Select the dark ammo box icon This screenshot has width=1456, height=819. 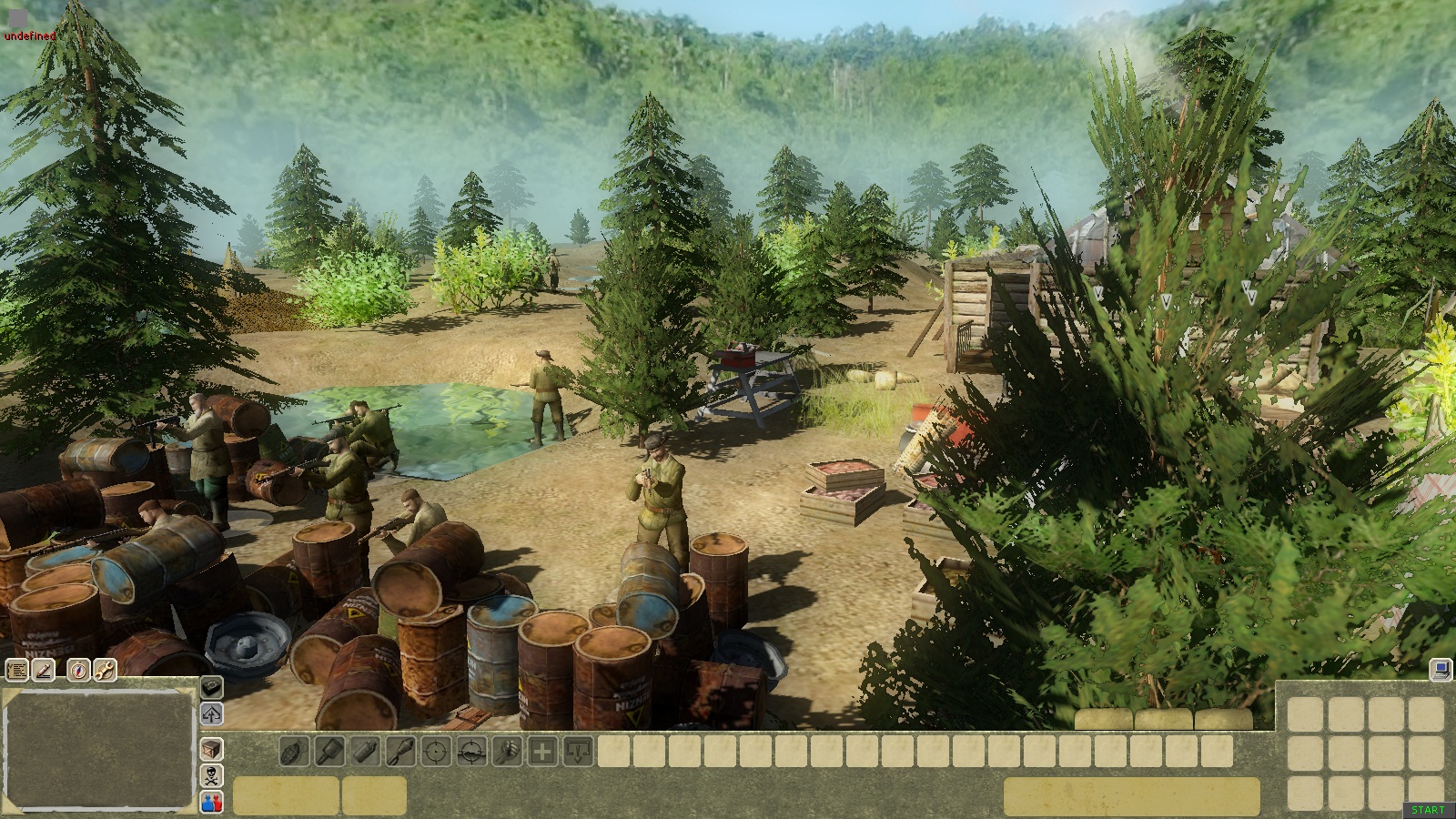tap(211, 687)
